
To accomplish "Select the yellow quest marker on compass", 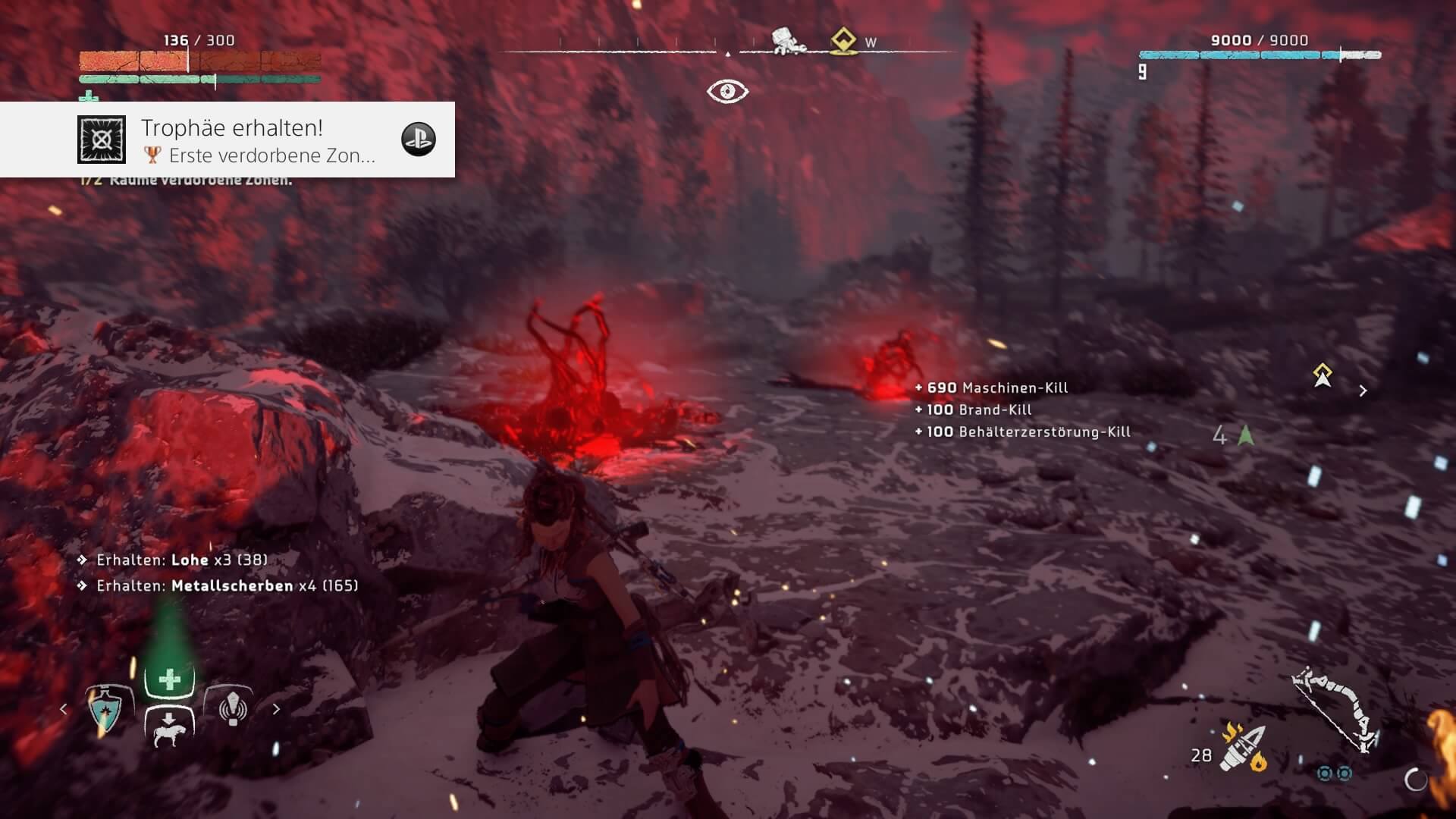I will pyautogui.click(x=843, y=41).
